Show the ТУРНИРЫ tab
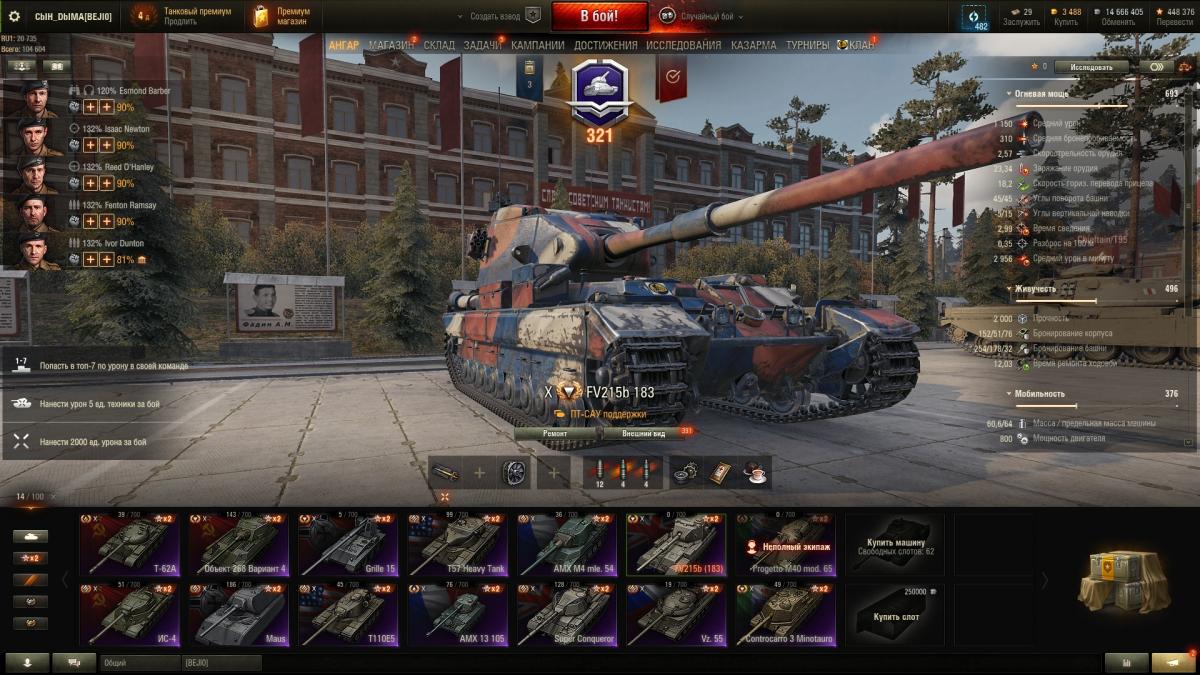 tap(807, 46)
